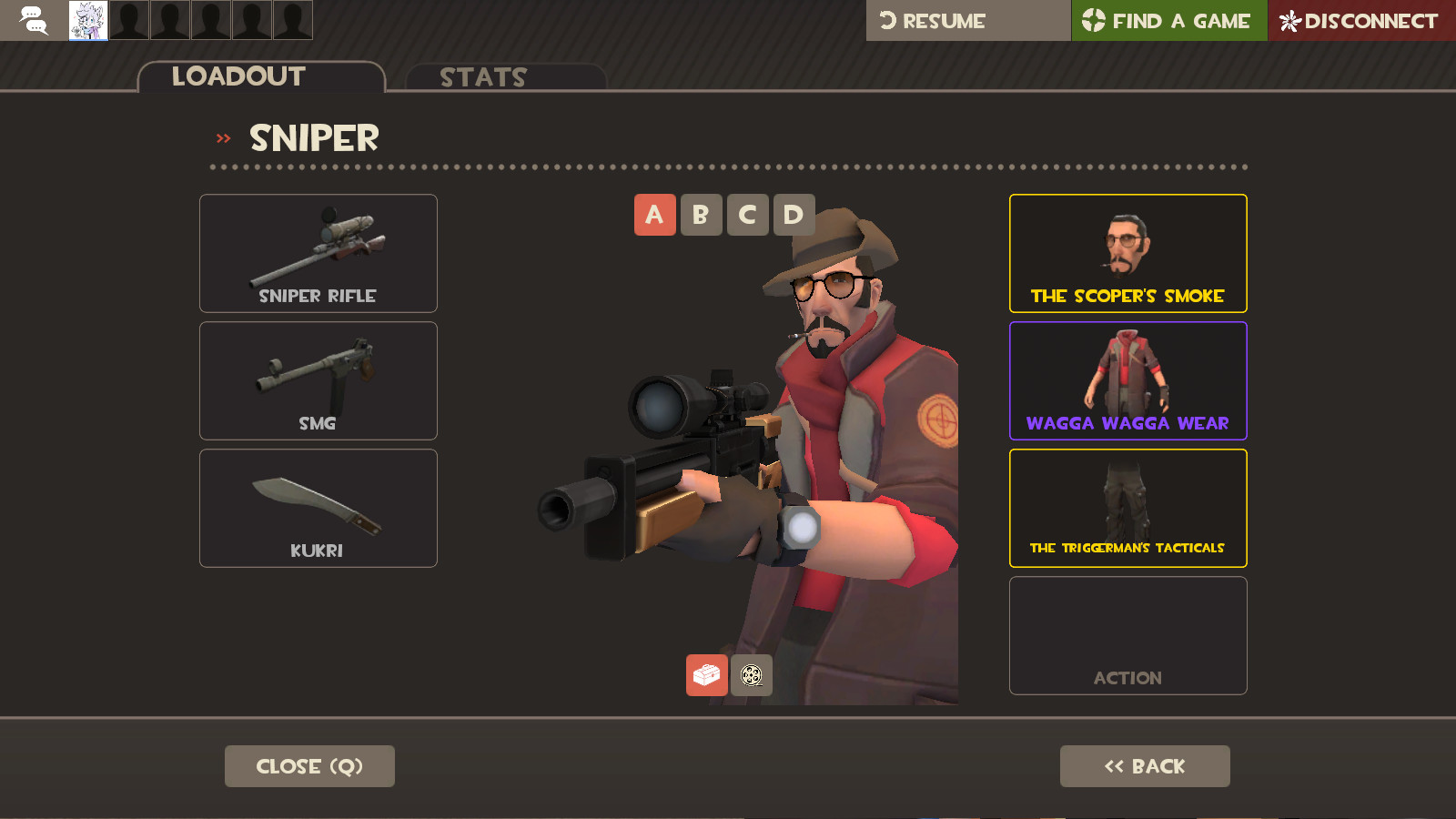Select the Kukri melee weapon slot
Image resolution: width=1456 pixels, height=819 pixels.
point(318,508)
